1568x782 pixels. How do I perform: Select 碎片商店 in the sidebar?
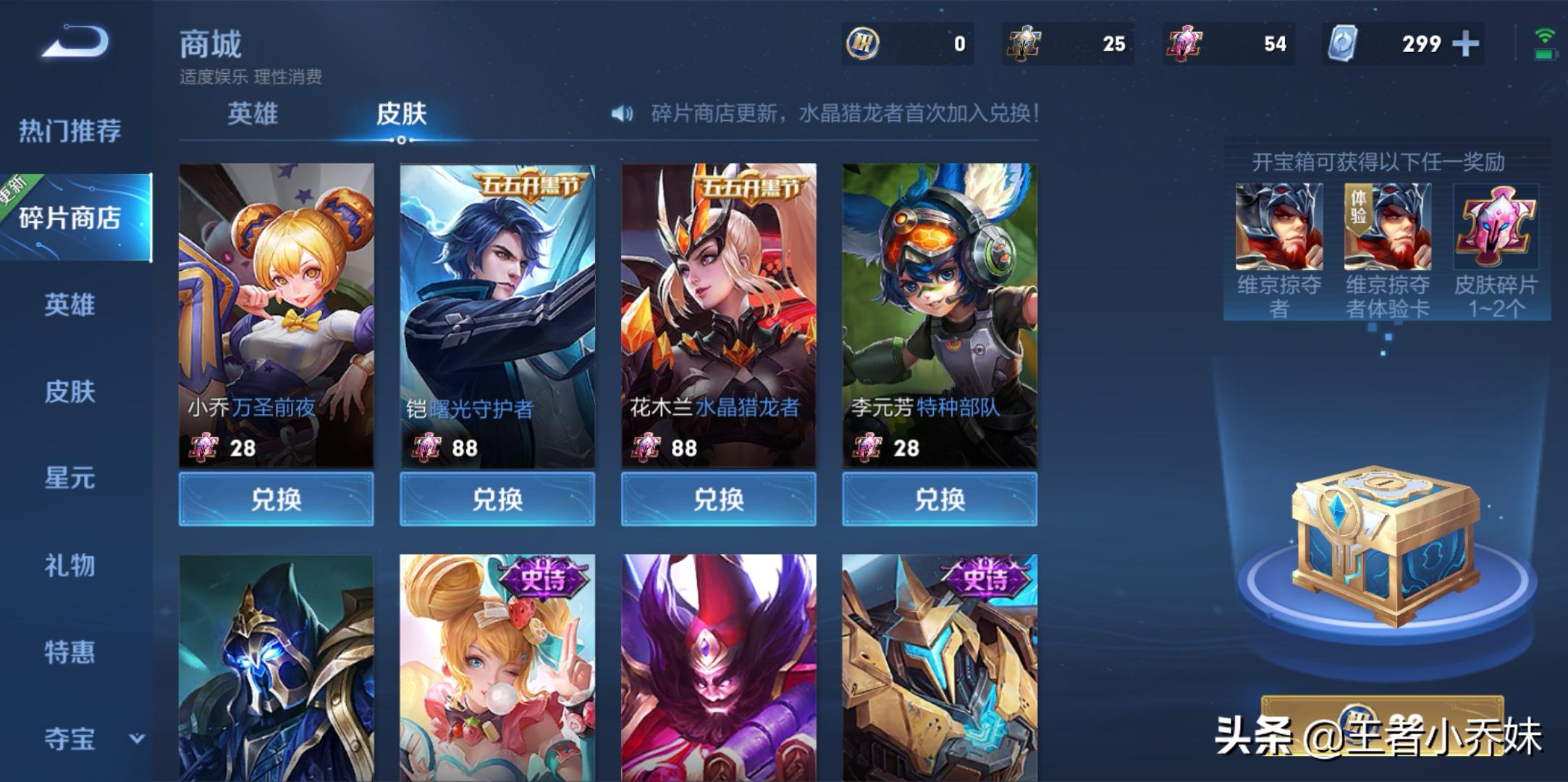tap(70, 217)
